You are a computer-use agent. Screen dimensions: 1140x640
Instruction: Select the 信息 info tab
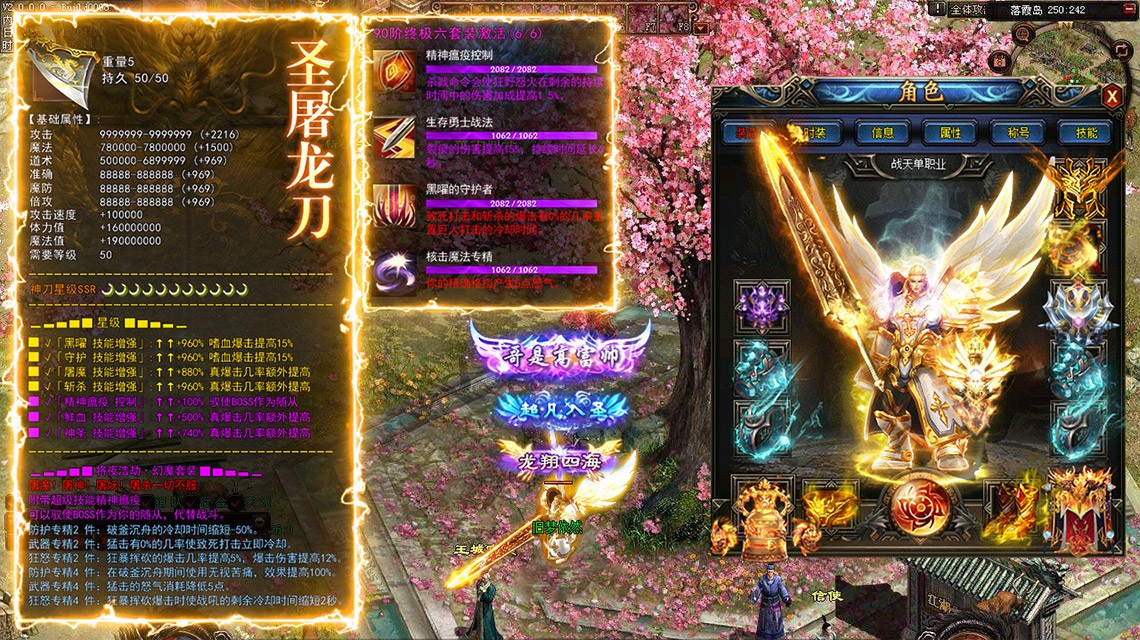[x=882, y=132]
